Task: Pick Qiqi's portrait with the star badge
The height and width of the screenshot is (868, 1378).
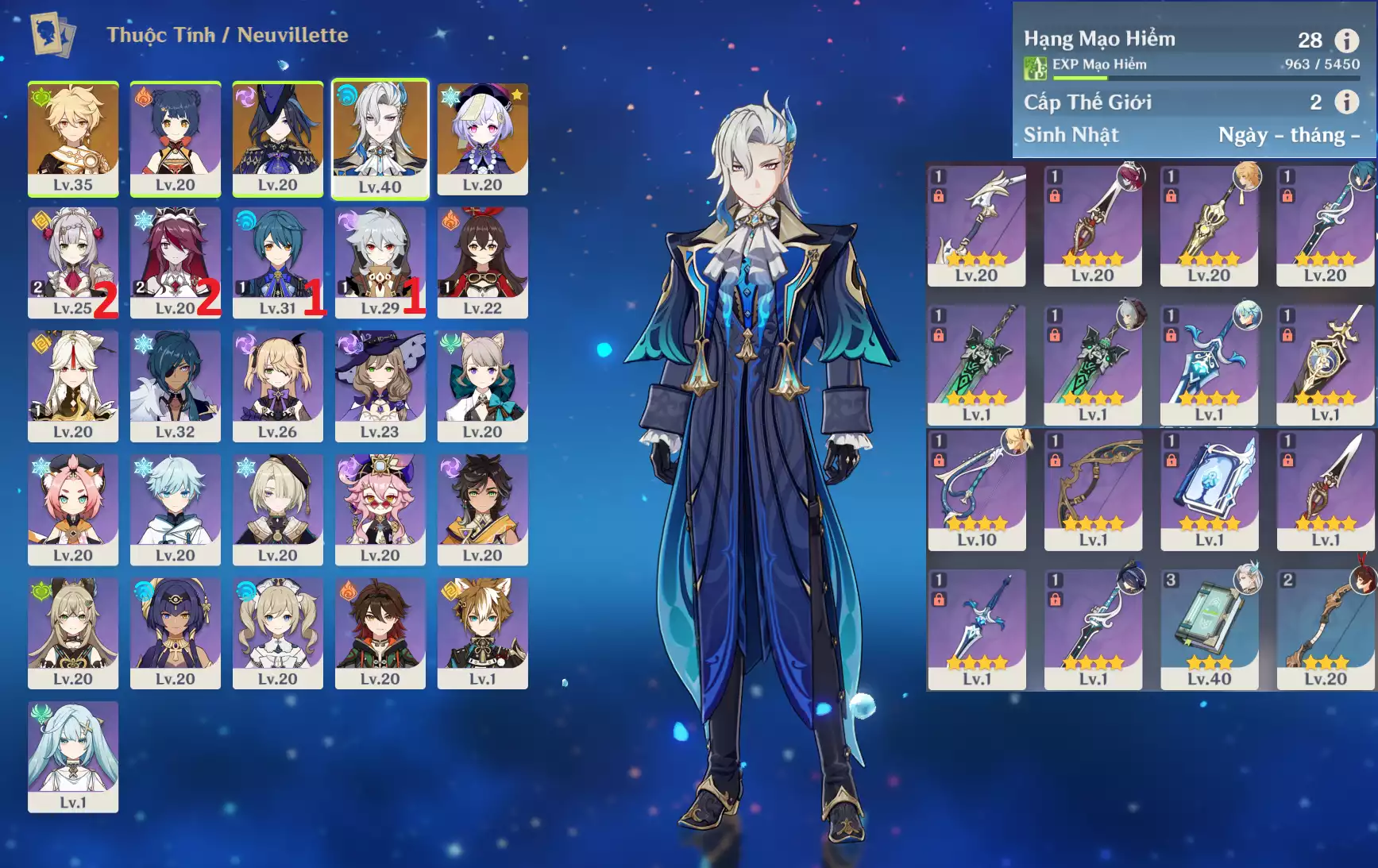Action: pos(482,138)
